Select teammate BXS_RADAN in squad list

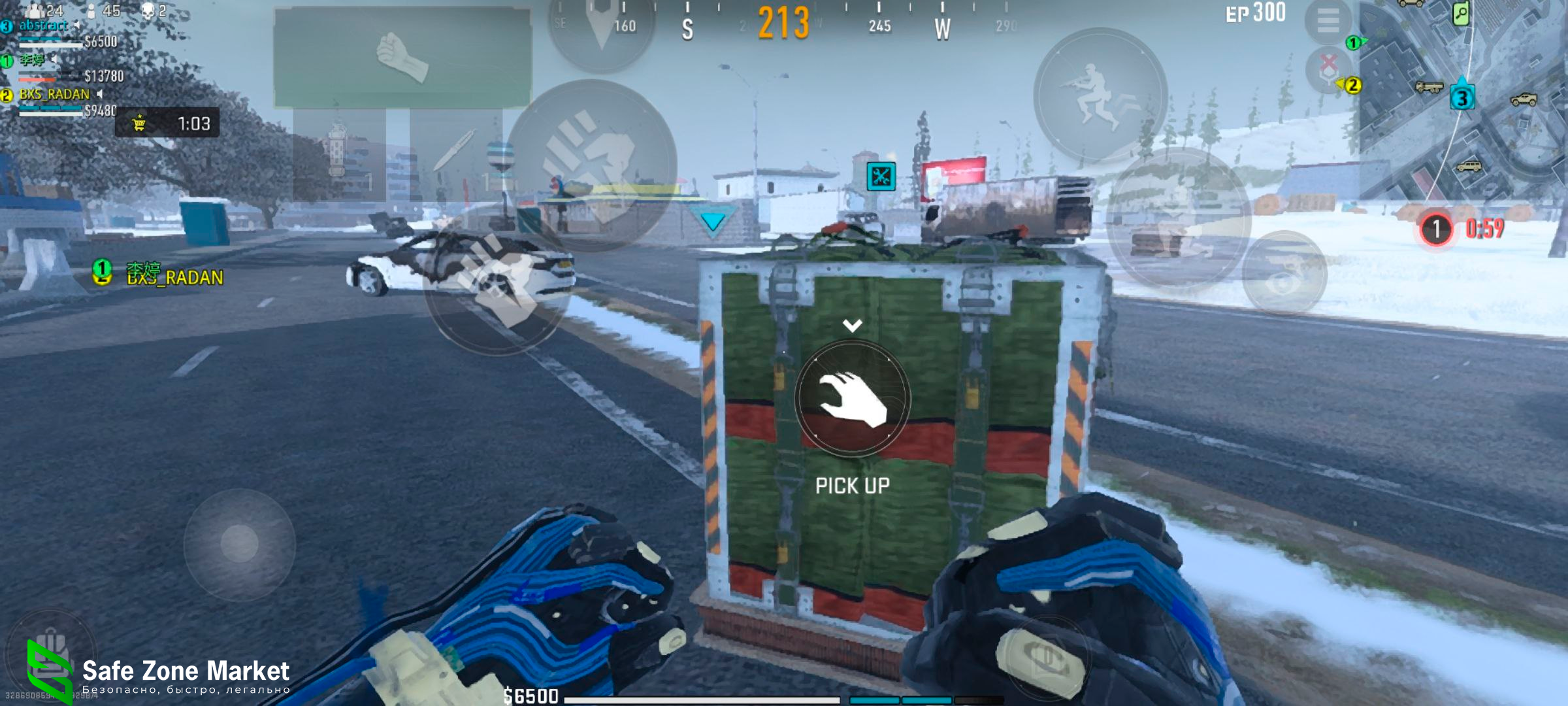55,95
